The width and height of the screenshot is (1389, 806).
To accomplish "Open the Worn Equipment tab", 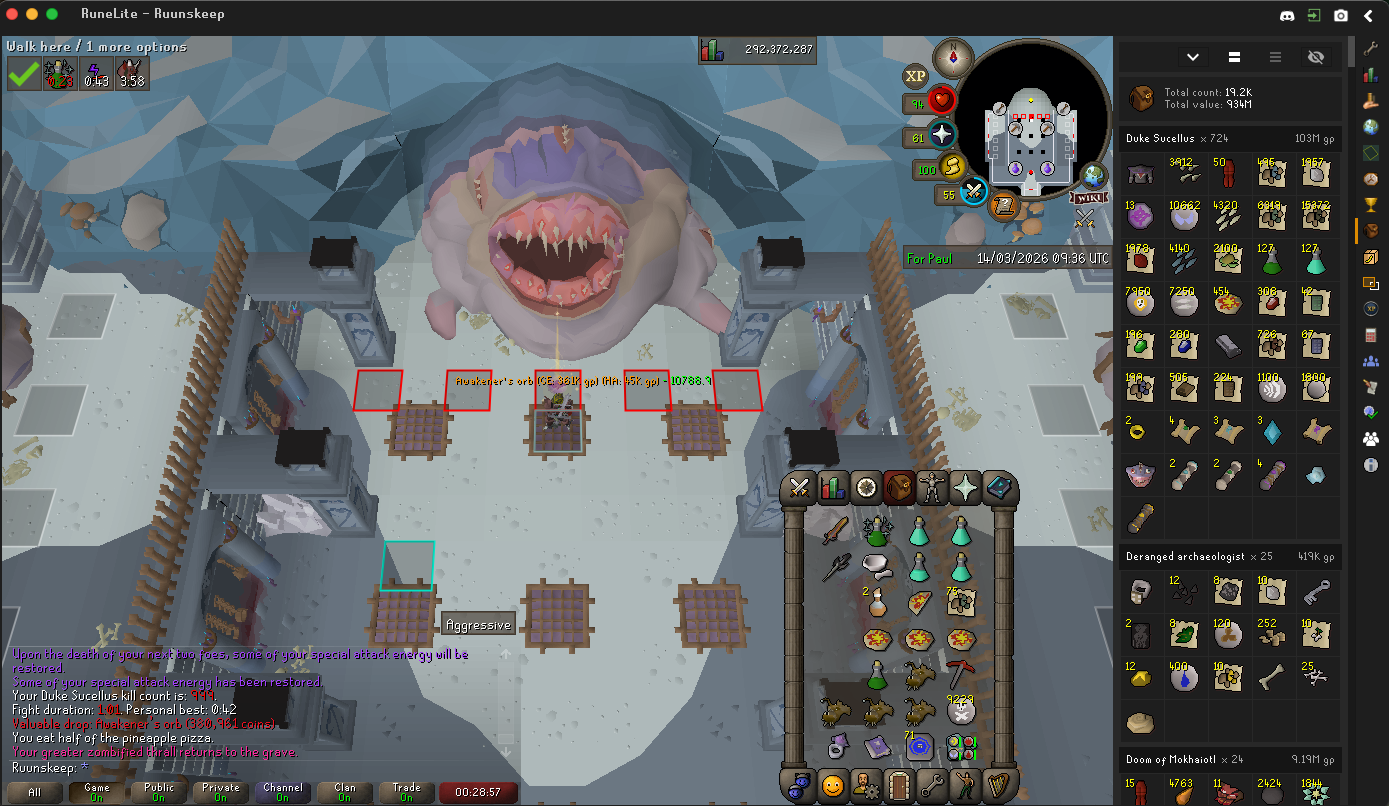I will [933, 488].
